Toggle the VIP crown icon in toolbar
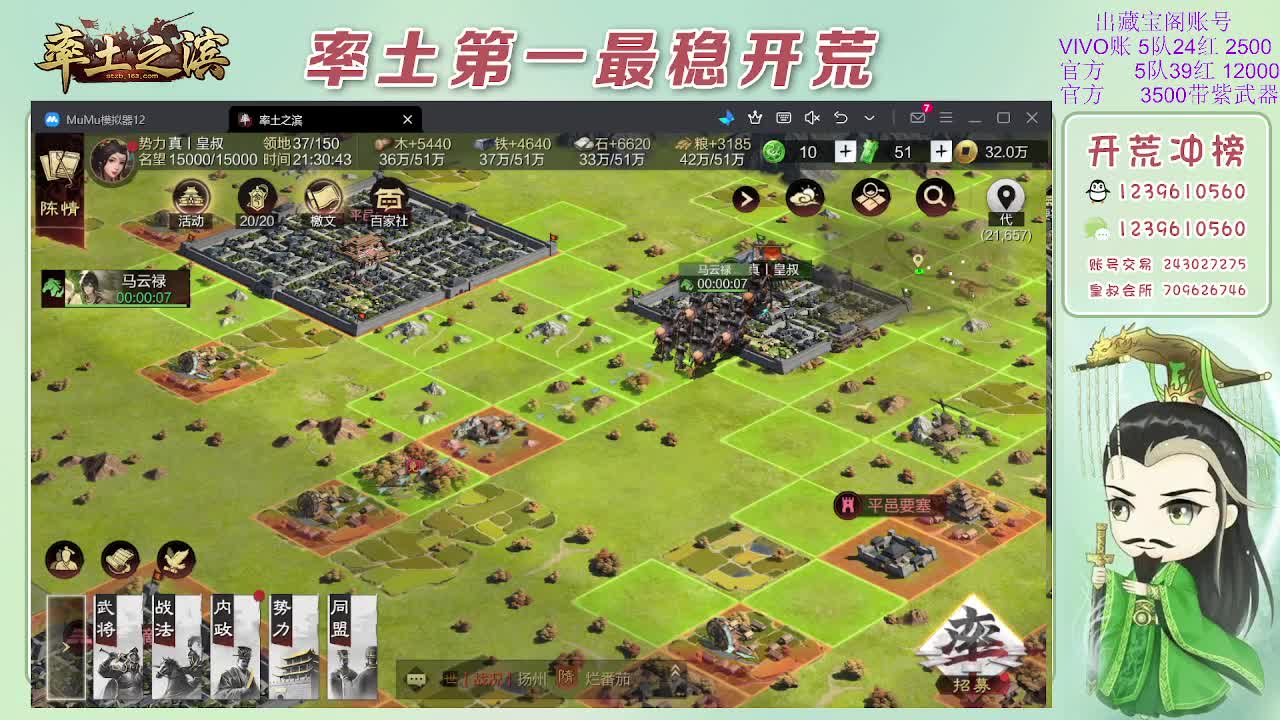 tap(754, 117)
